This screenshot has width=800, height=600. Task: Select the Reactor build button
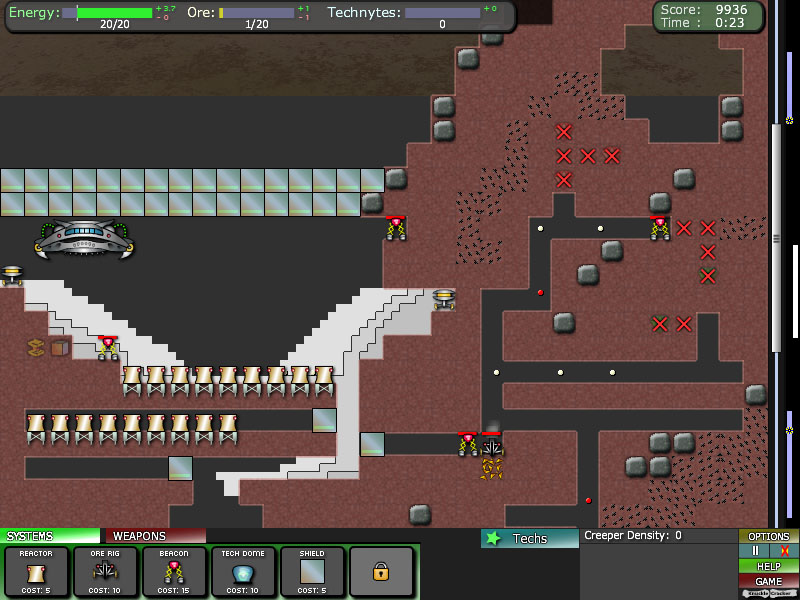coord(37,571)
